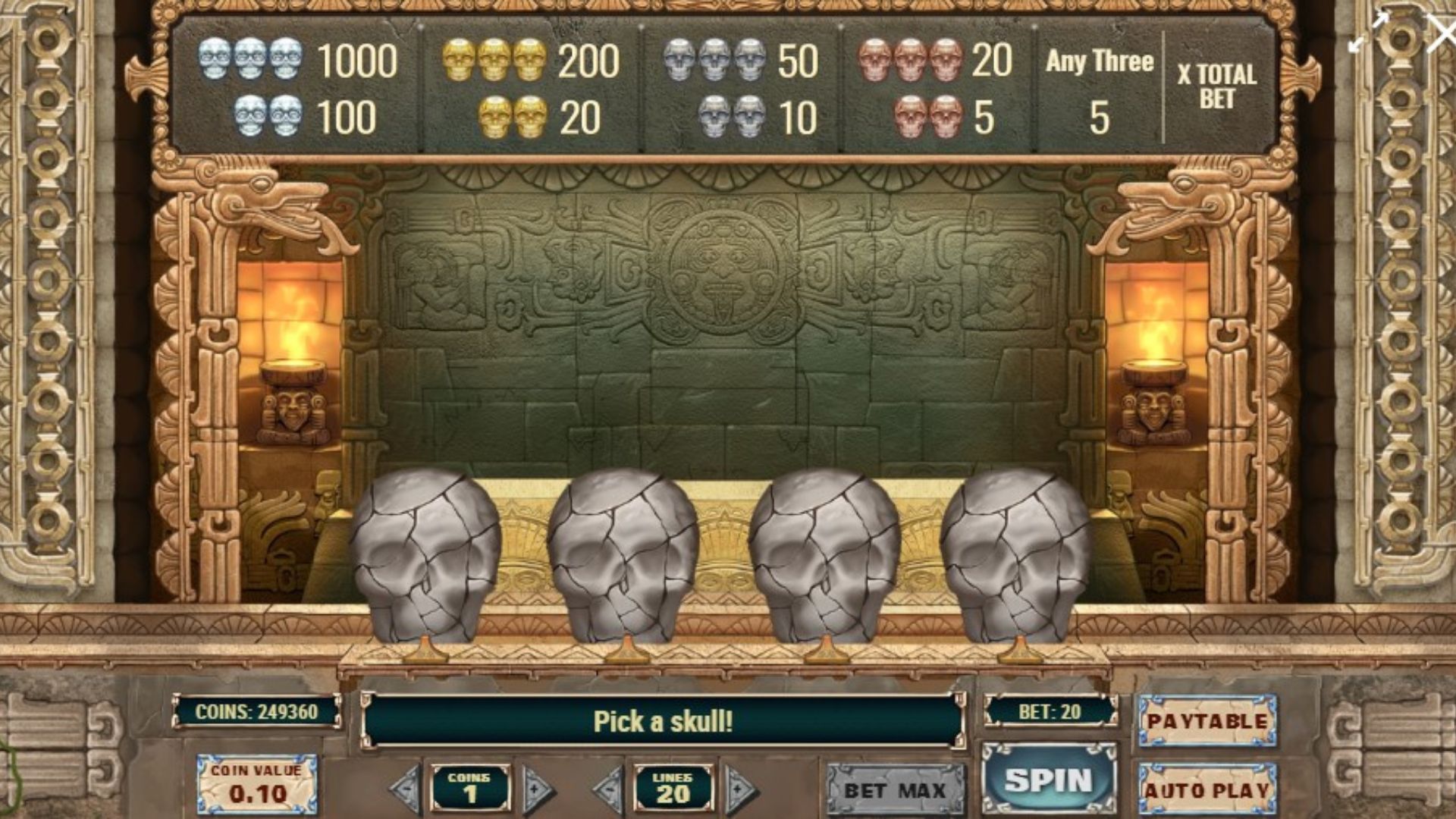This screenshot has width=1456, height=819.
Task: Decrease the number of lines
Action: (609, 790)
